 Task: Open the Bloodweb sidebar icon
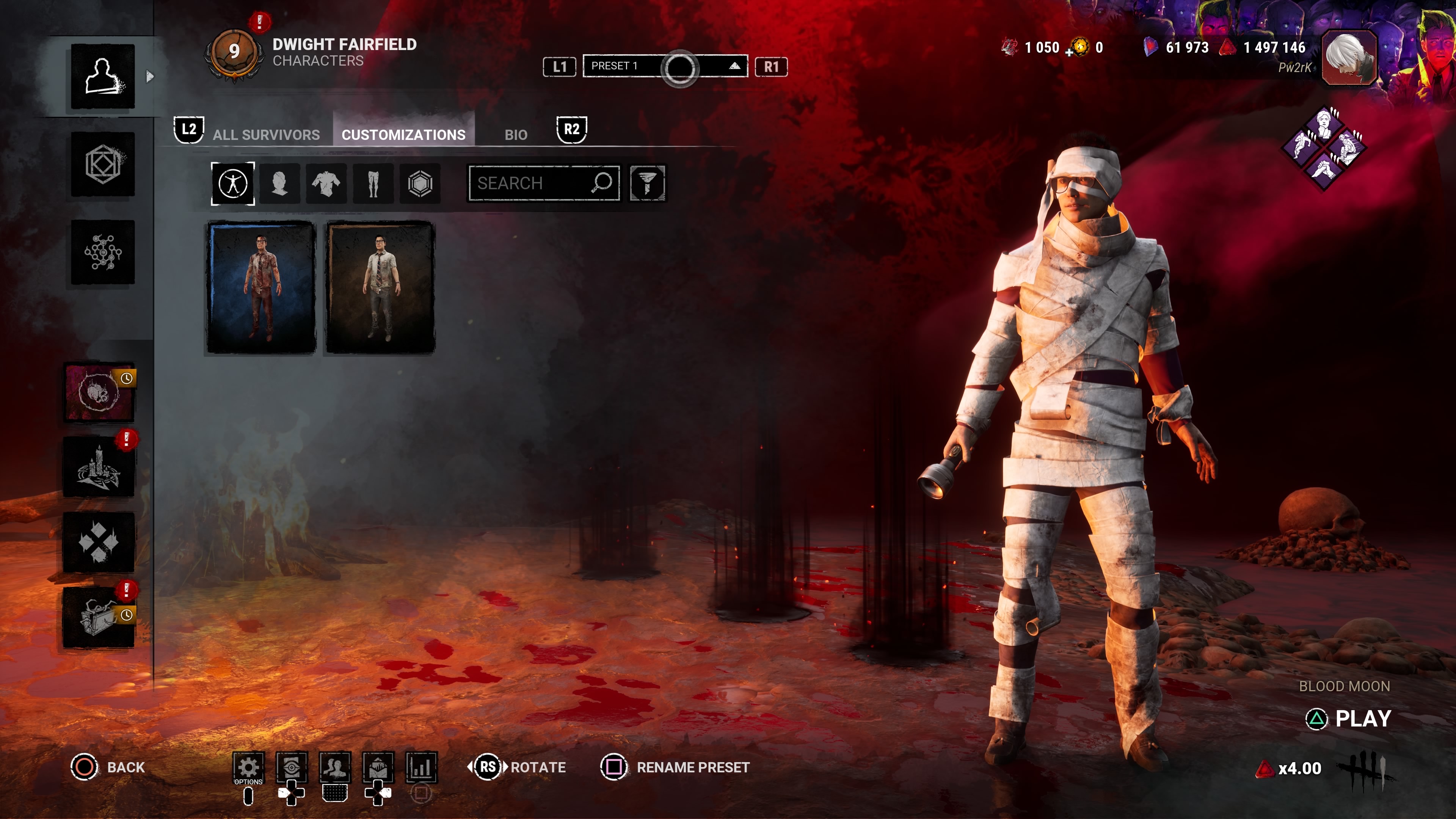pyautogui.click(x=103, y=252)
